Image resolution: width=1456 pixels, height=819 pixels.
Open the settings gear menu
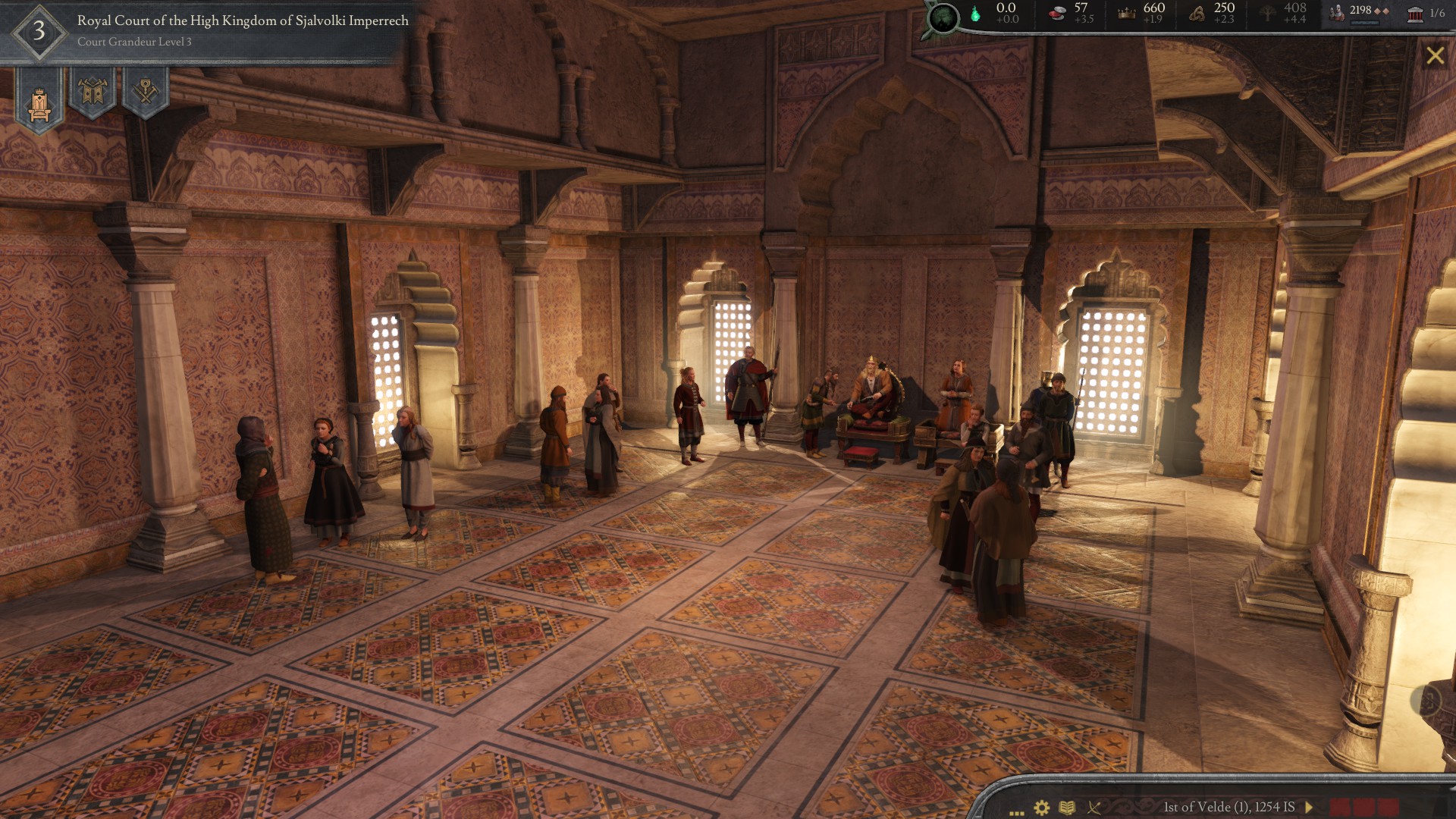1042,808
